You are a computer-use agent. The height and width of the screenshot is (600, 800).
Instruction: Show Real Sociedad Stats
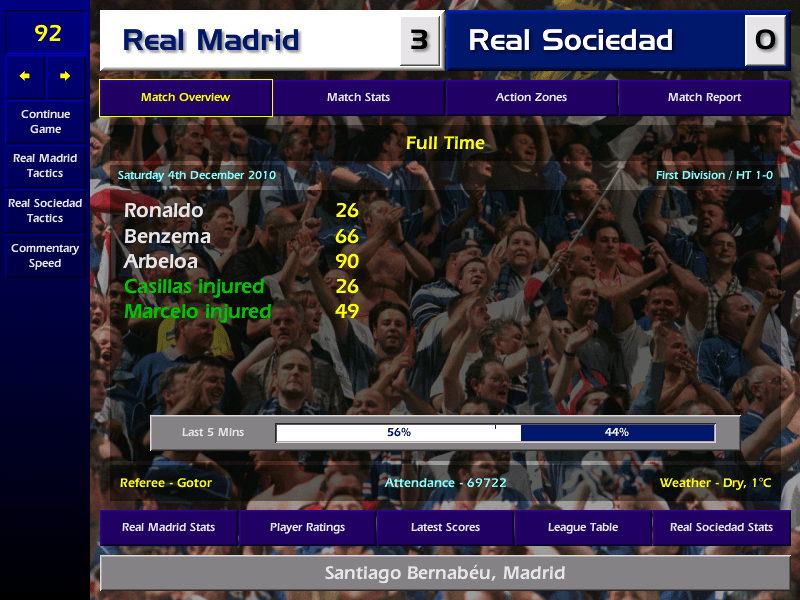click(x=721, y=527)
